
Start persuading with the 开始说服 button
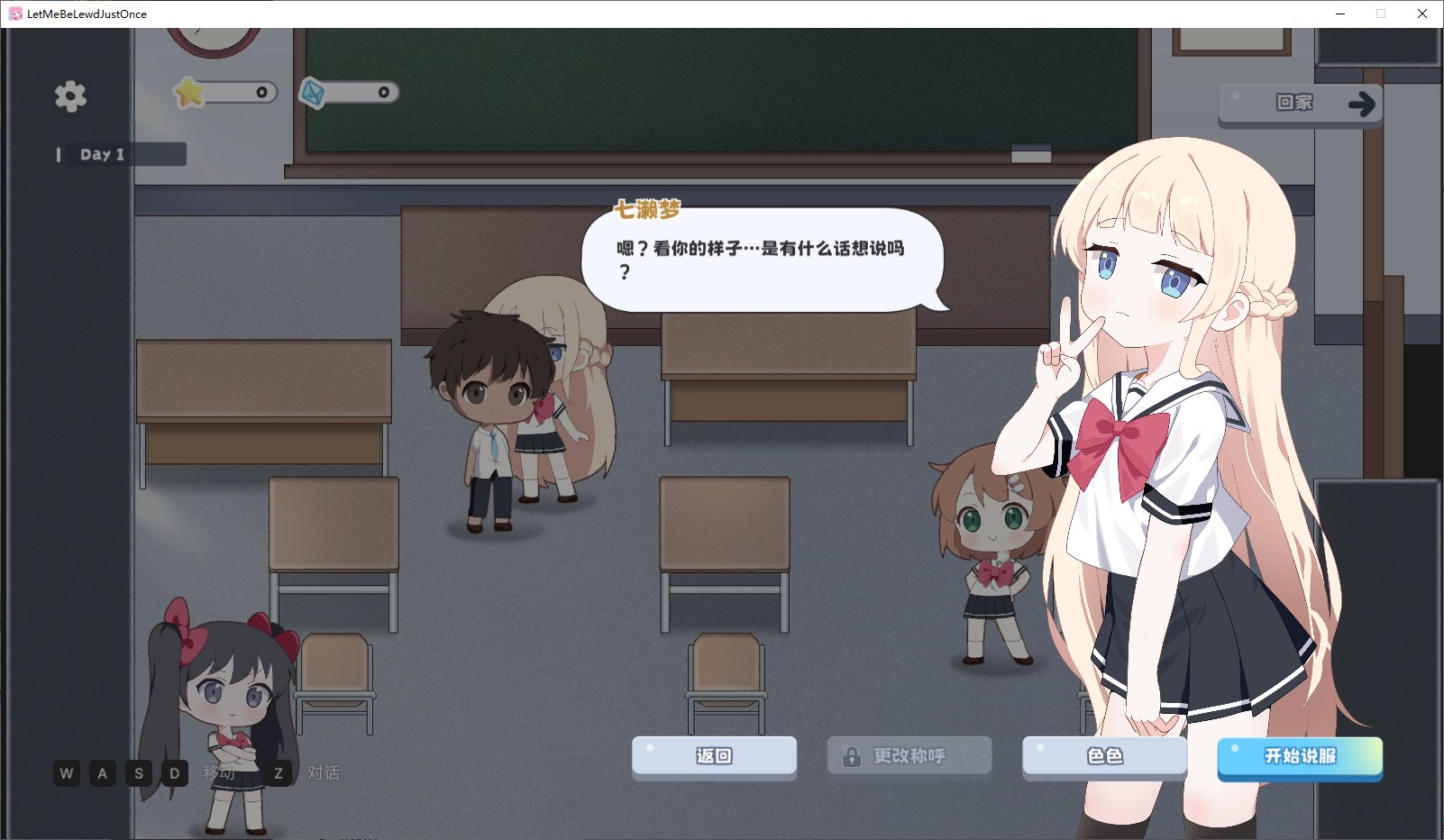1300,759
